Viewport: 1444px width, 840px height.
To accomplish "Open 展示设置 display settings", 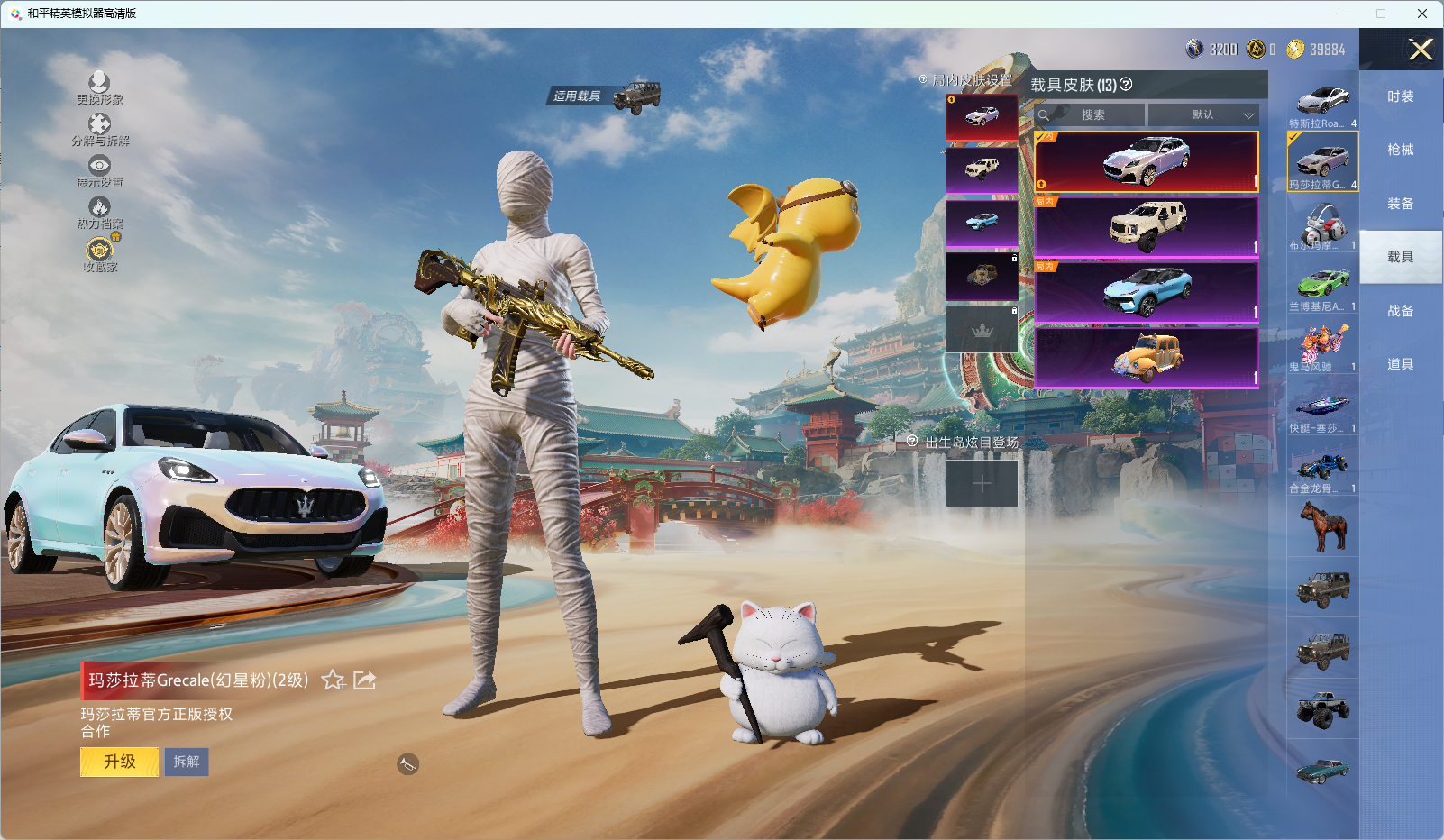I will tap(99, 170).
